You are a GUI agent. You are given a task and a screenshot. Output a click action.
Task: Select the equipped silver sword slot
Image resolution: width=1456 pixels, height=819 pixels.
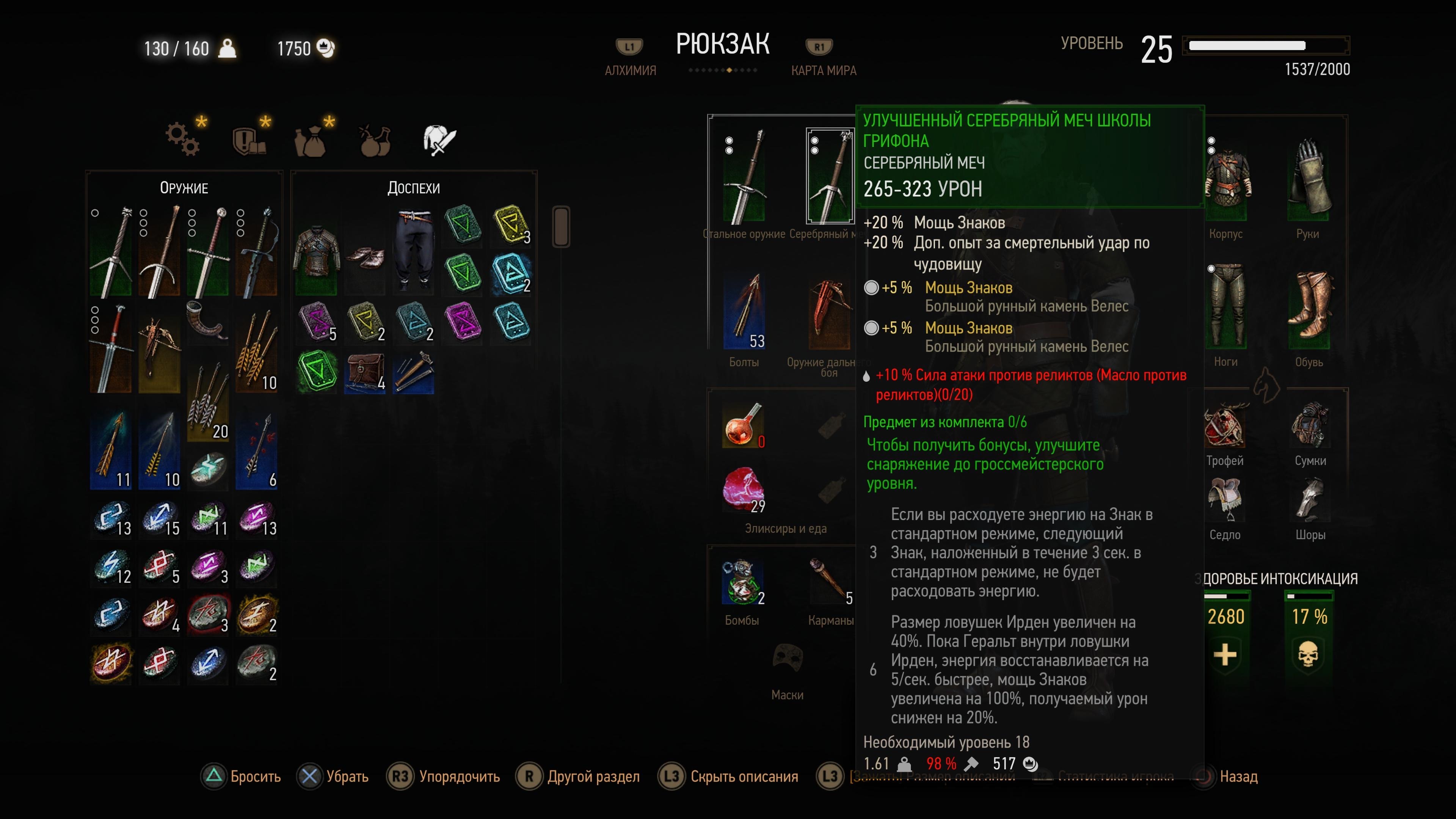(829, 176)
